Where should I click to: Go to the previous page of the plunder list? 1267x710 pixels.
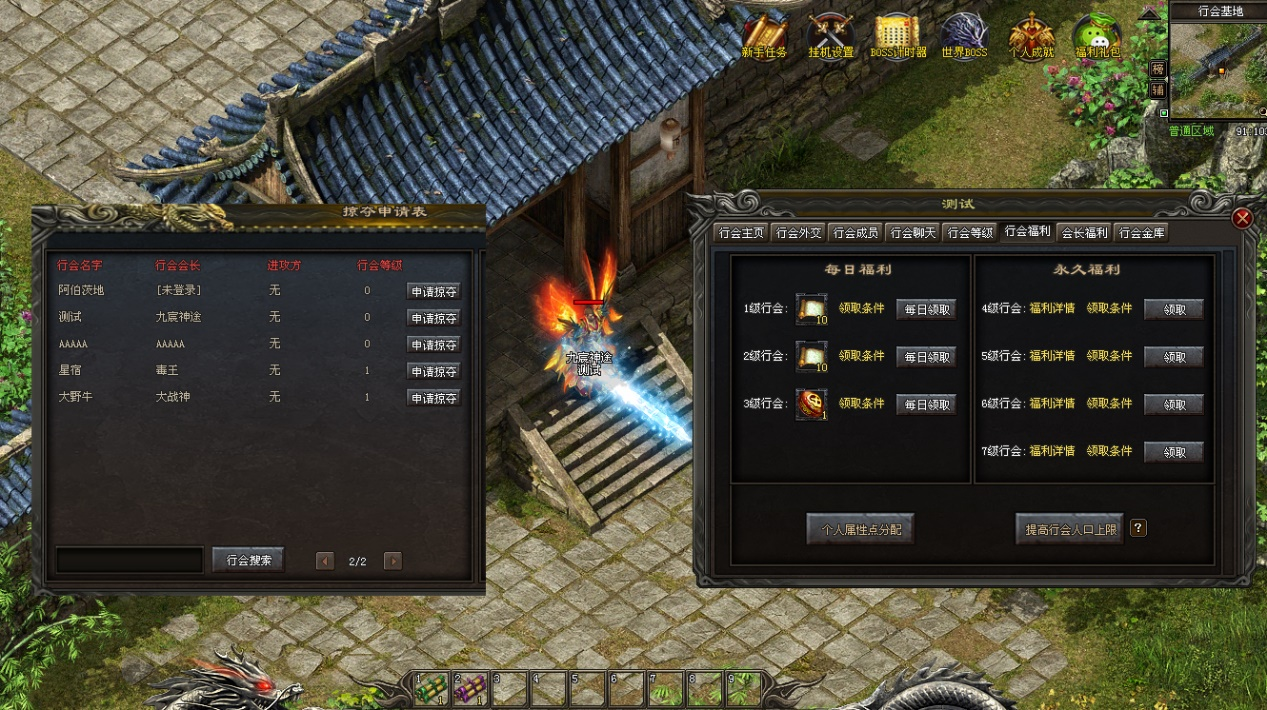pos(325,561)
